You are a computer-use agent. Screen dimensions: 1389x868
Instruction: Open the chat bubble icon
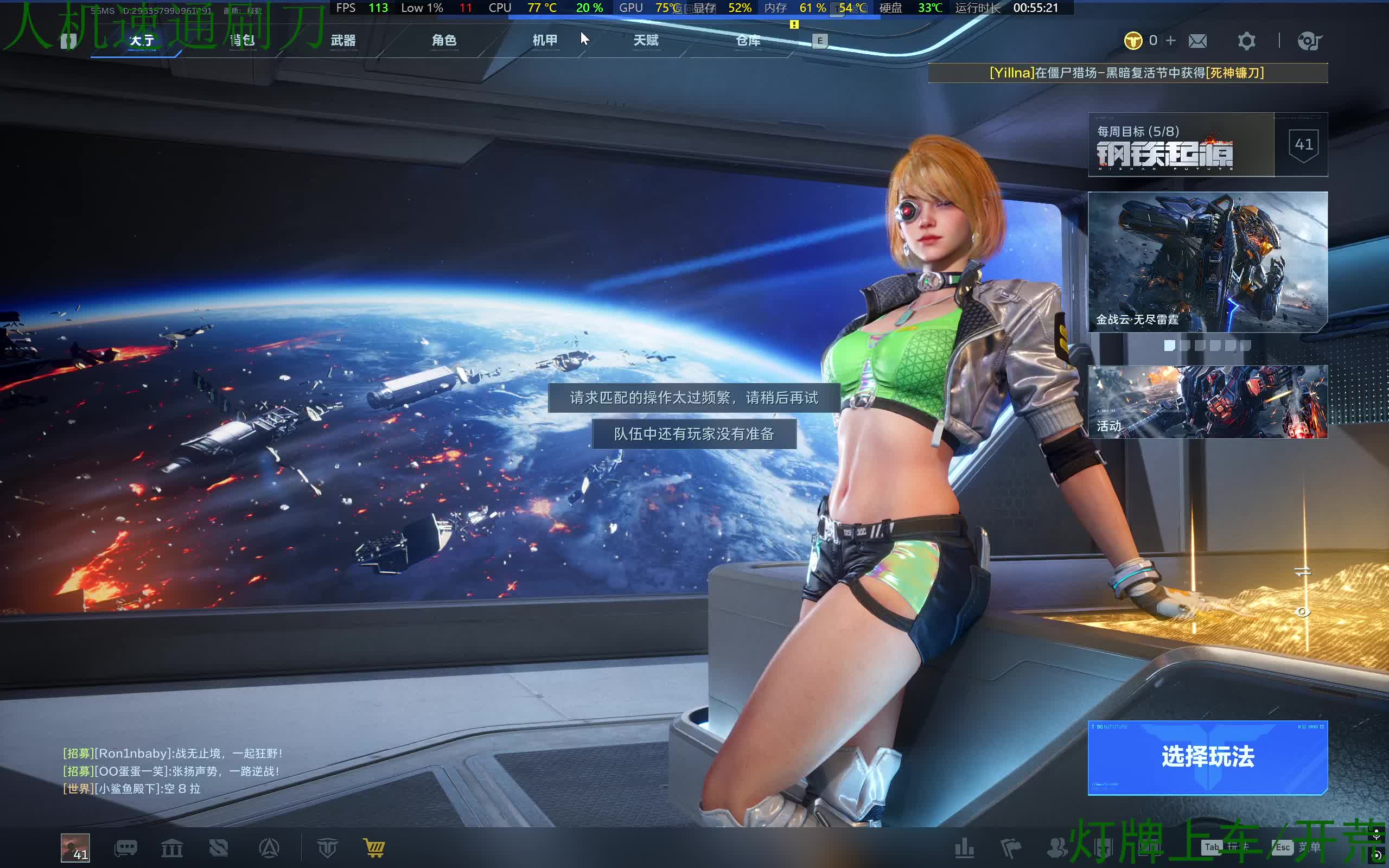[126, 847]
